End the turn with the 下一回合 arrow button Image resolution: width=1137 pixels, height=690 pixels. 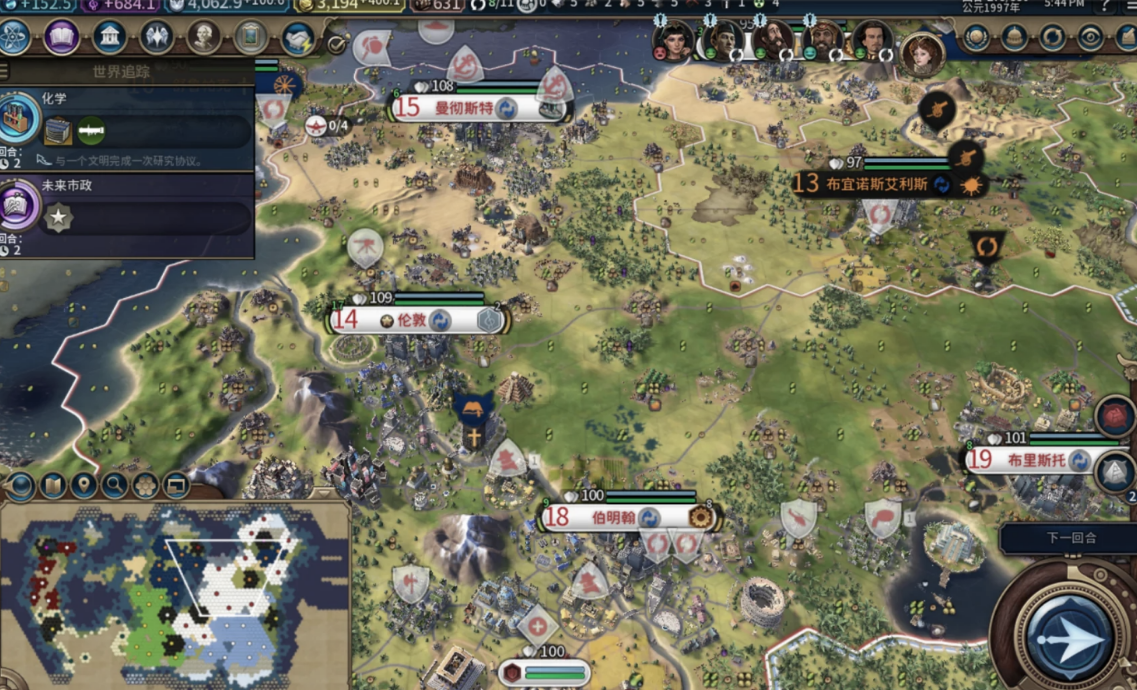pos(1068,637)
